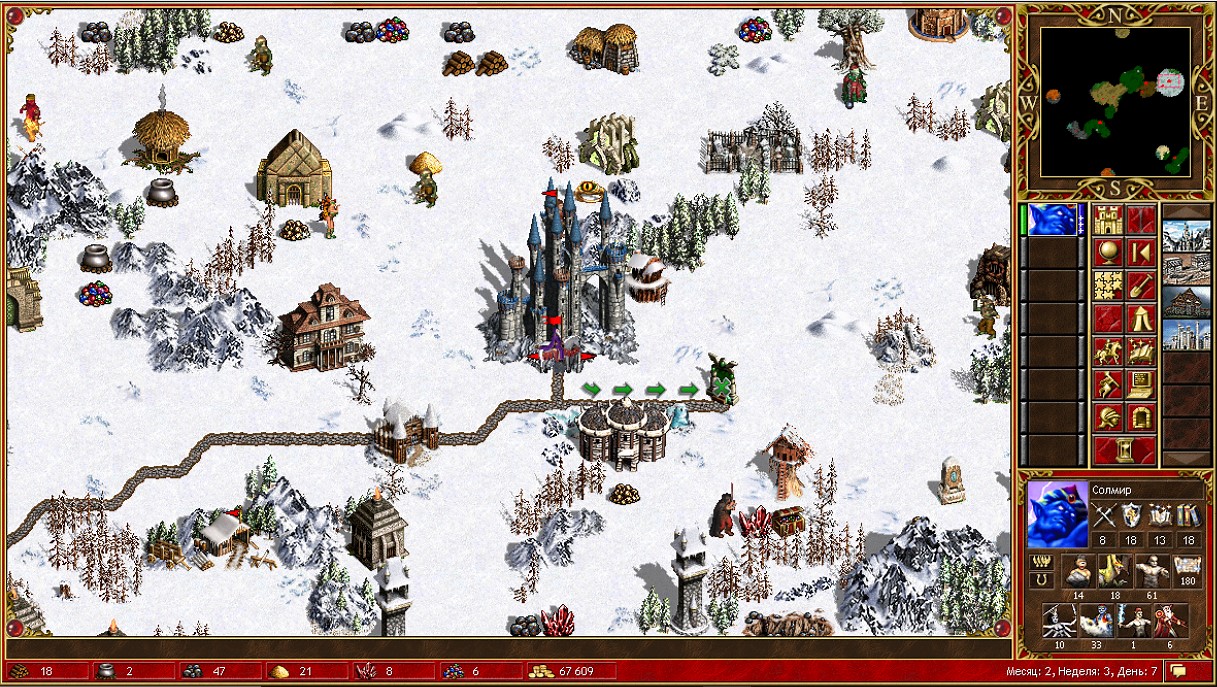Open the kingdom overview castle button
1217x687 pixels.
click(x=1108, y=220)
